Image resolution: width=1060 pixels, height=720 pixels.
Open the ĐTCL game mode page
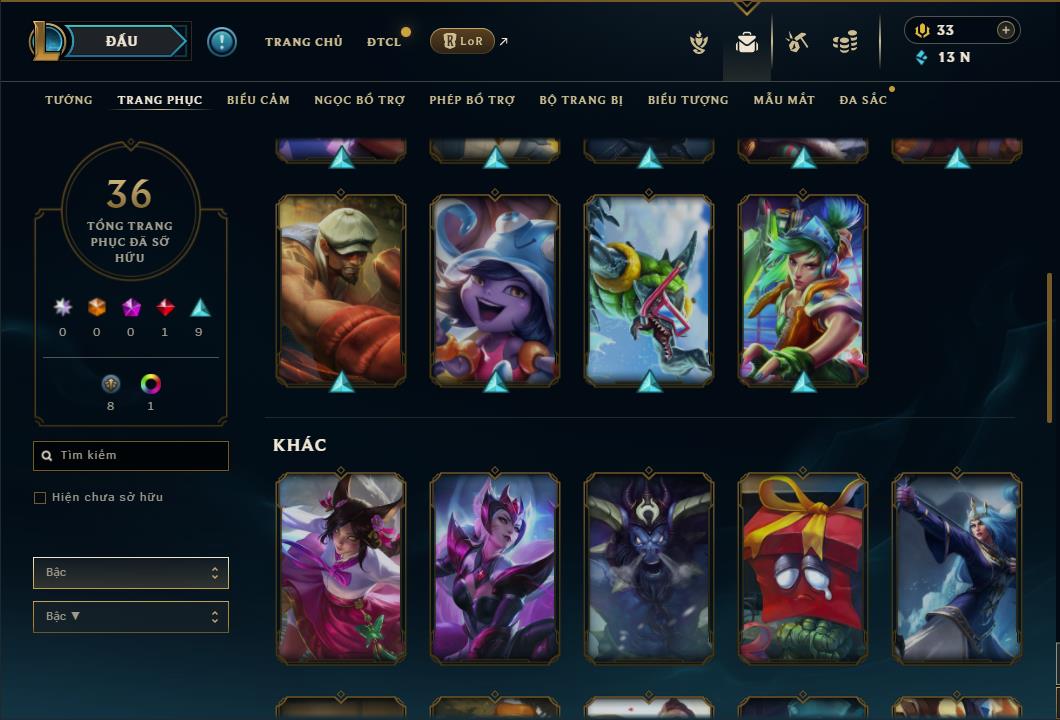(384, 42)
